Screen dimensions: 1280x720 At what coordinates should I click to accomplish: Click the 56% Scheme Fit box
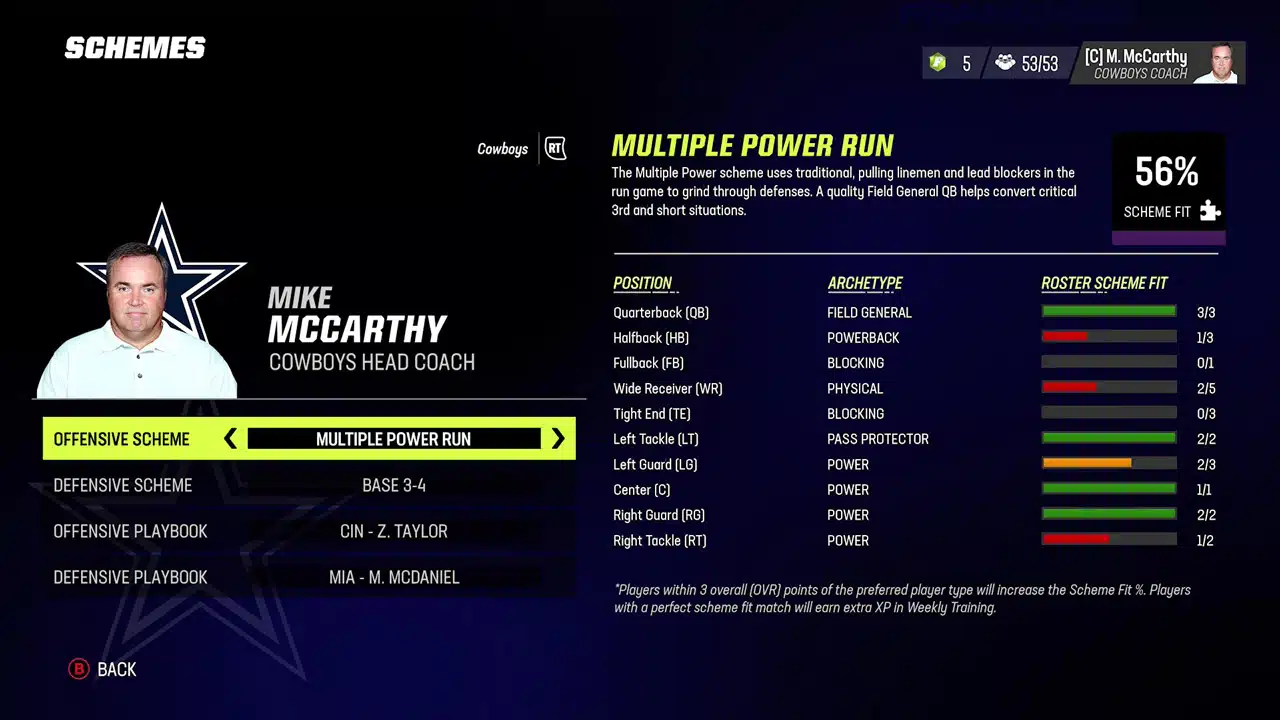pyautogui.click(x=1168, y=187)
